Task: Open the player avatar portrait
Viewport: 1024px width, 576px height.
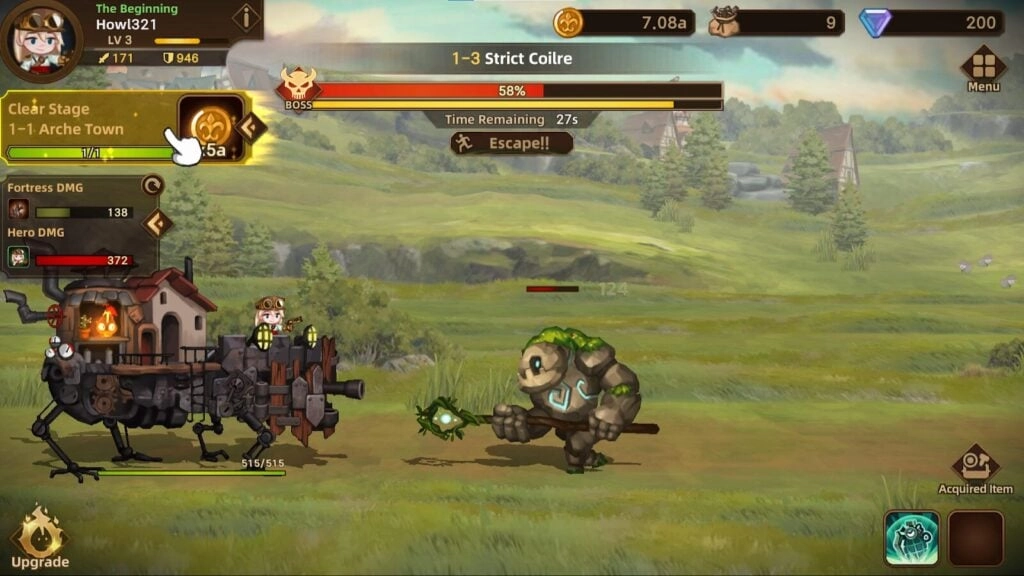Action: [x=41, y=39]
